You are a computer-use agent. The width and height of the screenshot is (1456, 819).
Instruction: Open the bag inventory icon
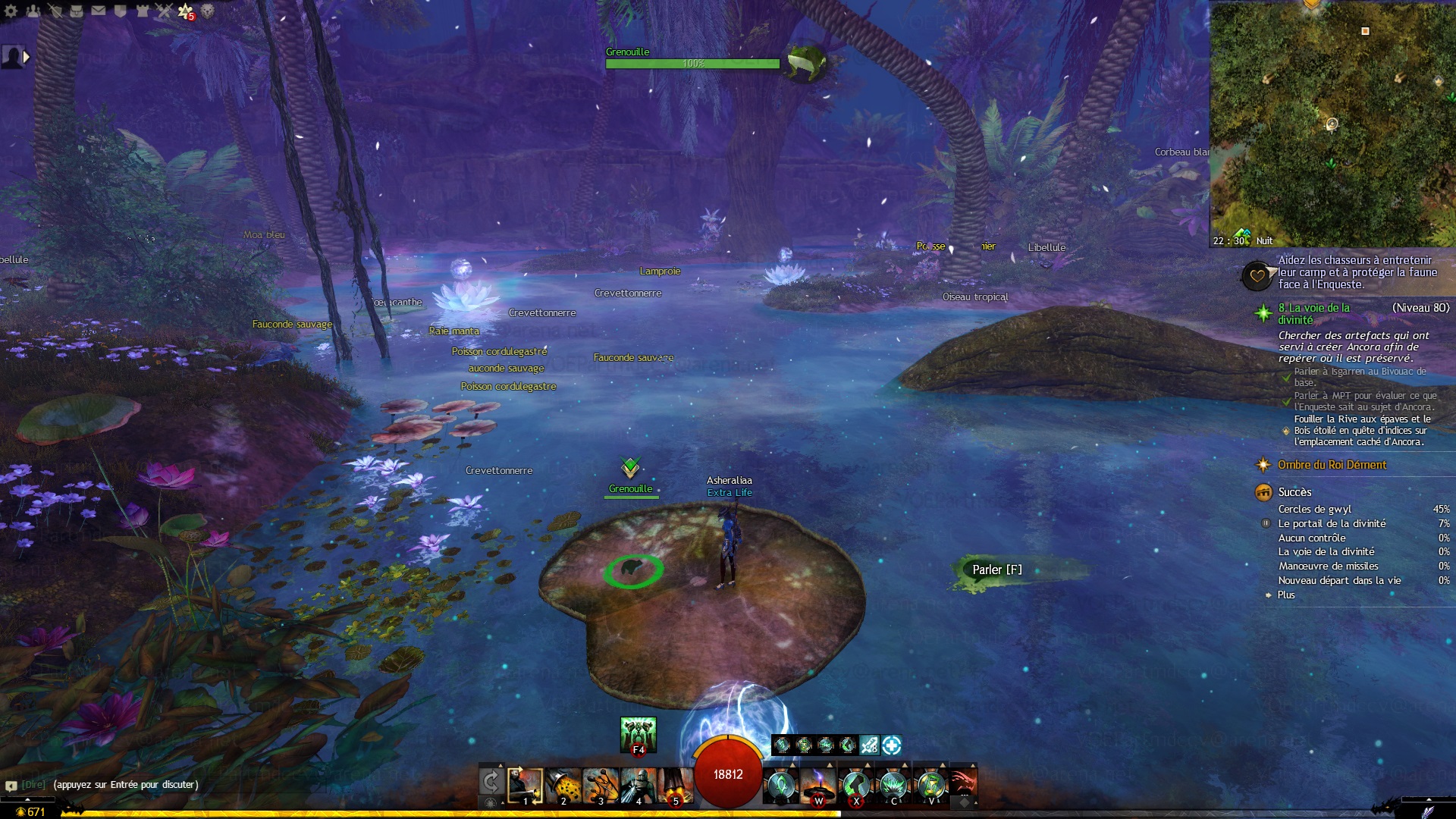77,11
